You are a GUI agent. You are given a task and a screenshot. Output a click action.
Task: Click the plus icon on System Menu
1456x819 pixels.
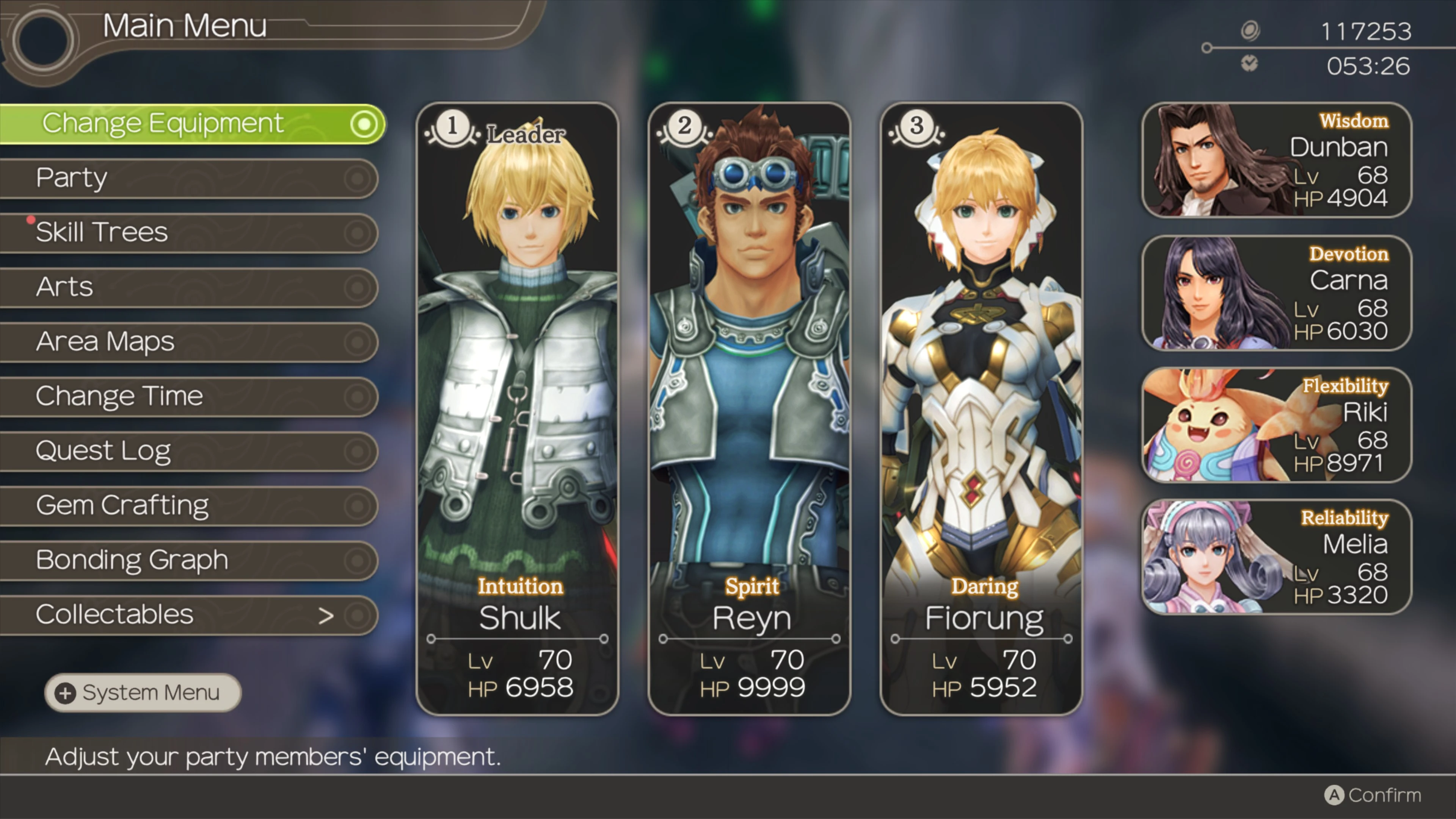66,692
